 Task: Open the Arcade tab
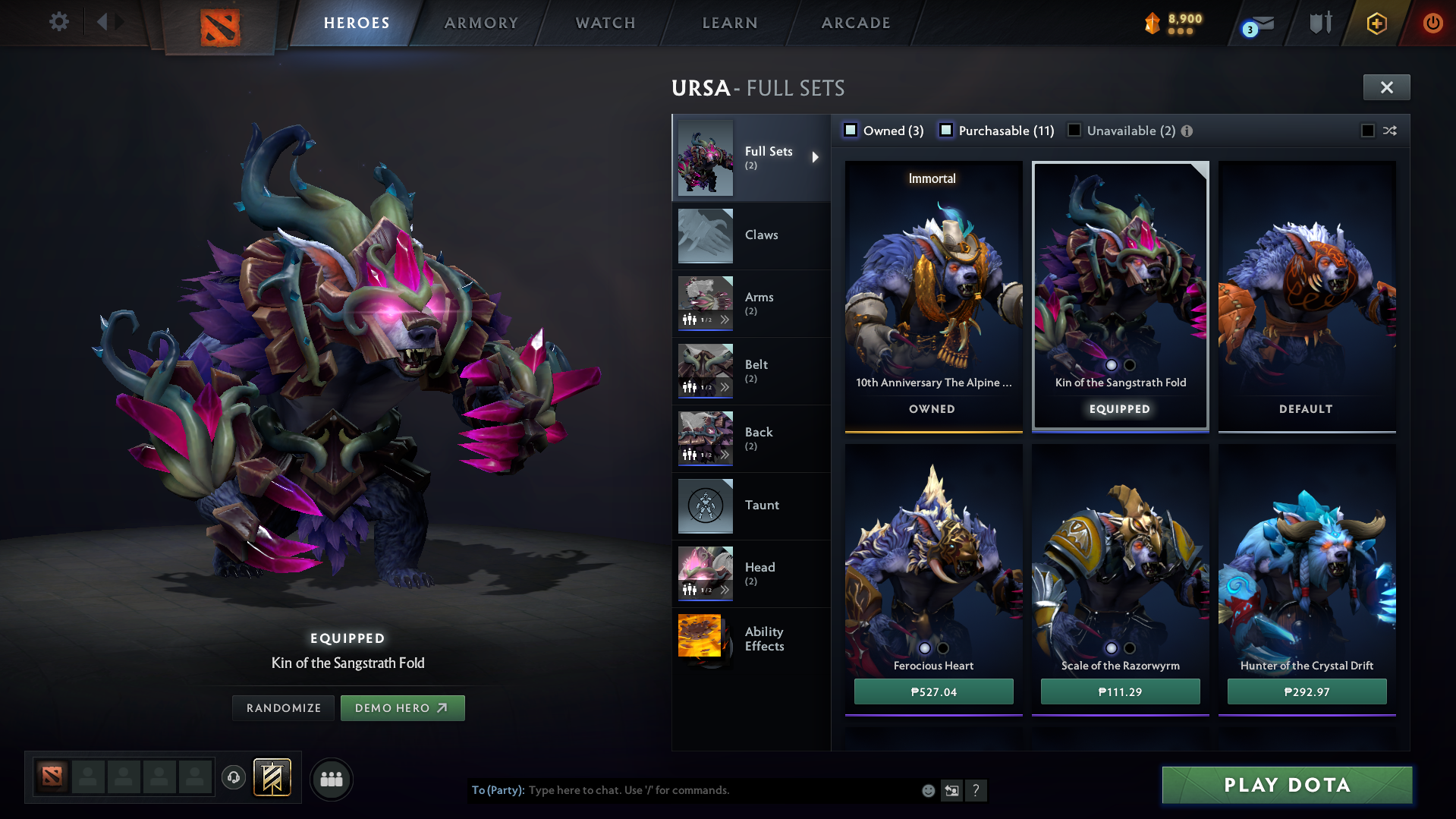[x=855, y=23]
